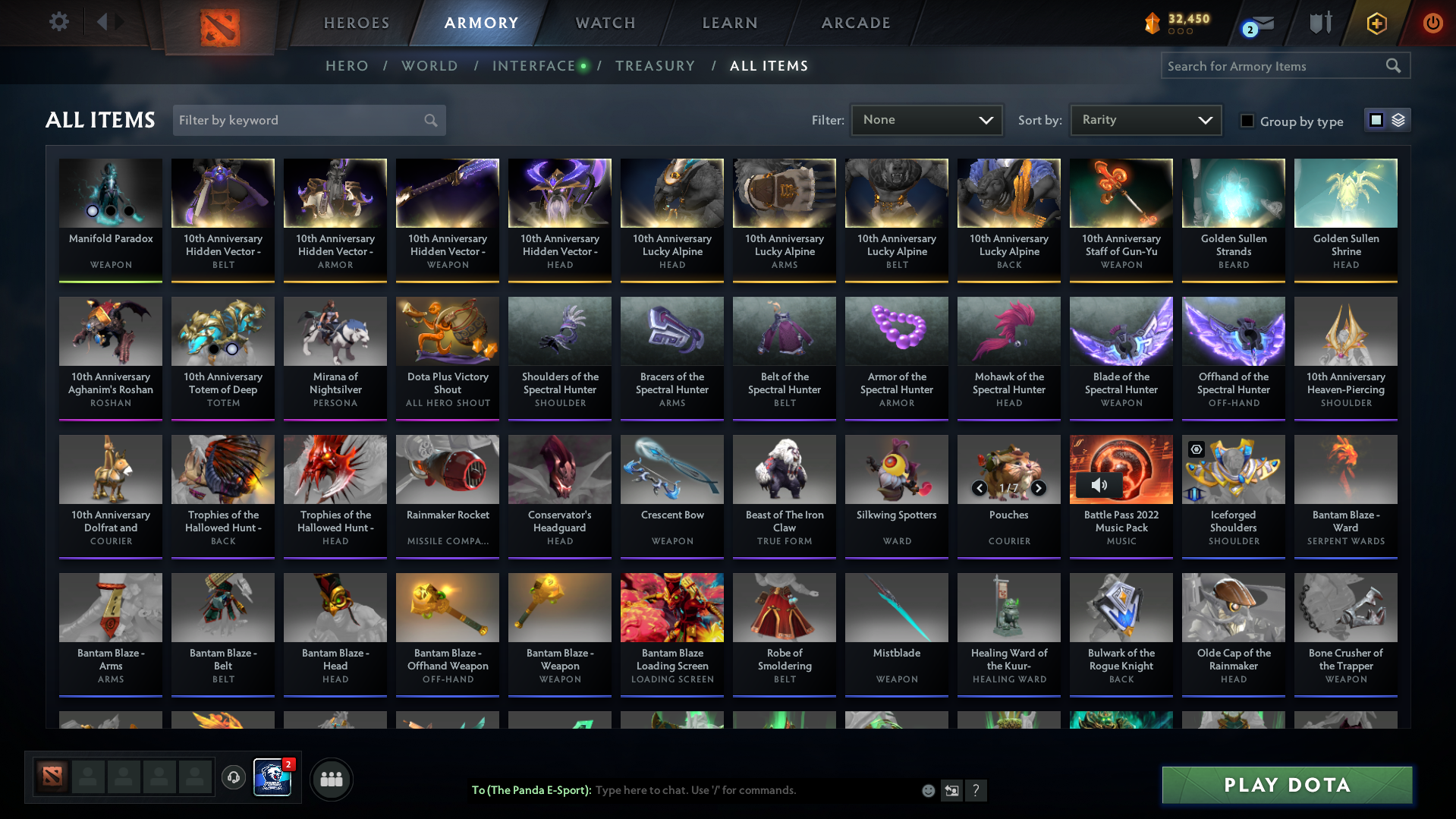Open the TREASURY section
The height and width of the screenshot is (819, 1456).
(656, 66)
